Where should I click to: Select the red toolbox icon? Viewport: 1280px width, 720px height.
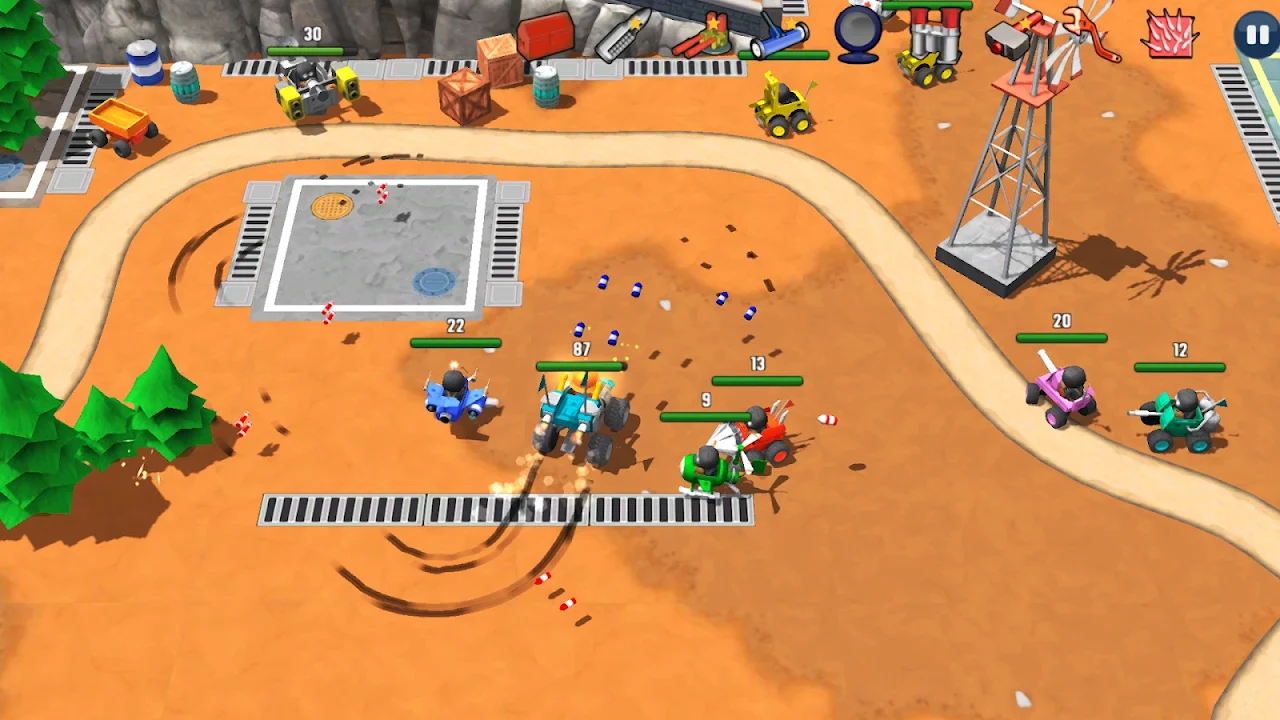pos(546,35)
